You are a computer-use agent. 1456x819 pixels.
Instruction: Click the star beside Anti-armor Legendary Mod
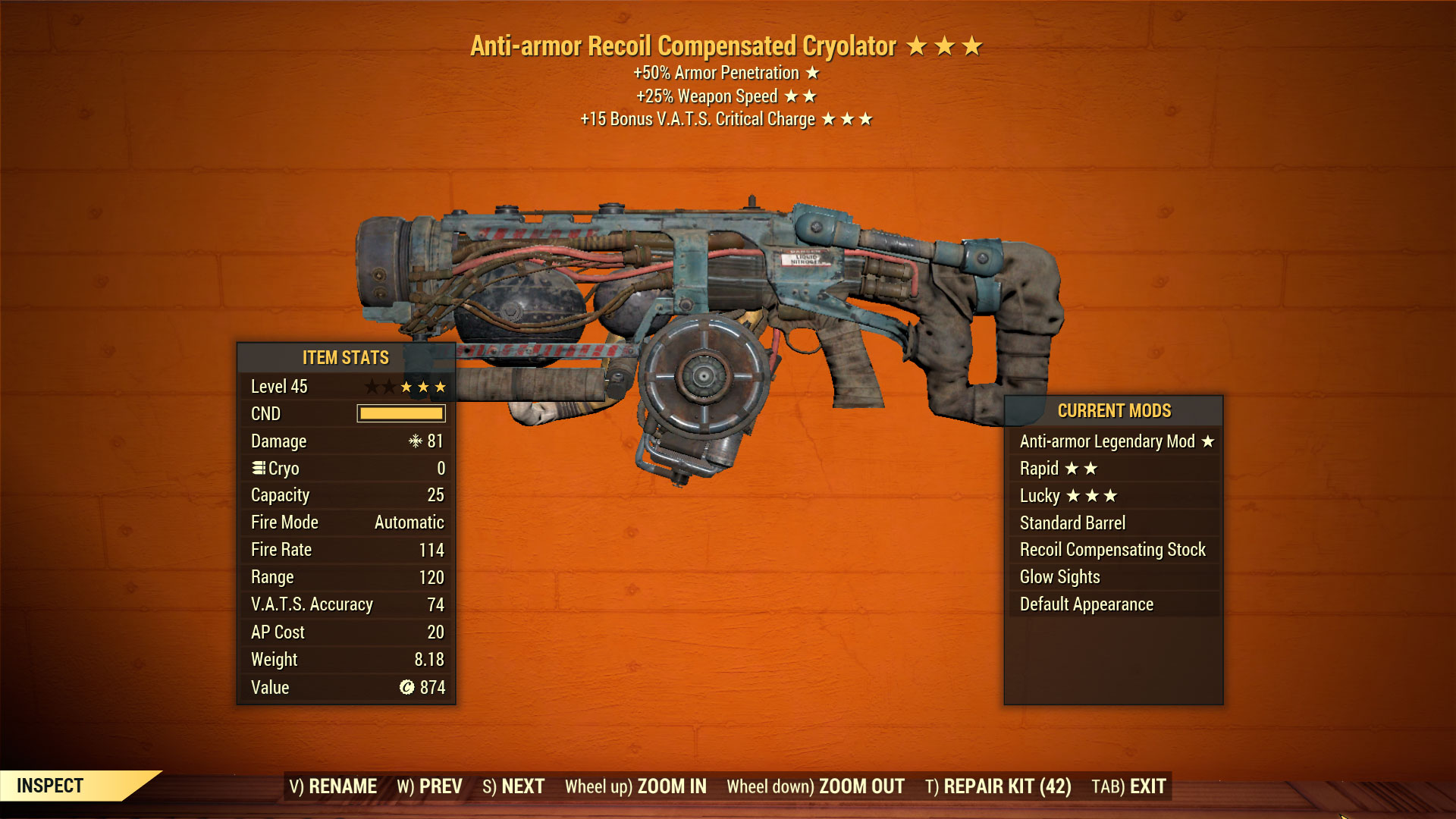(1207, 441)
